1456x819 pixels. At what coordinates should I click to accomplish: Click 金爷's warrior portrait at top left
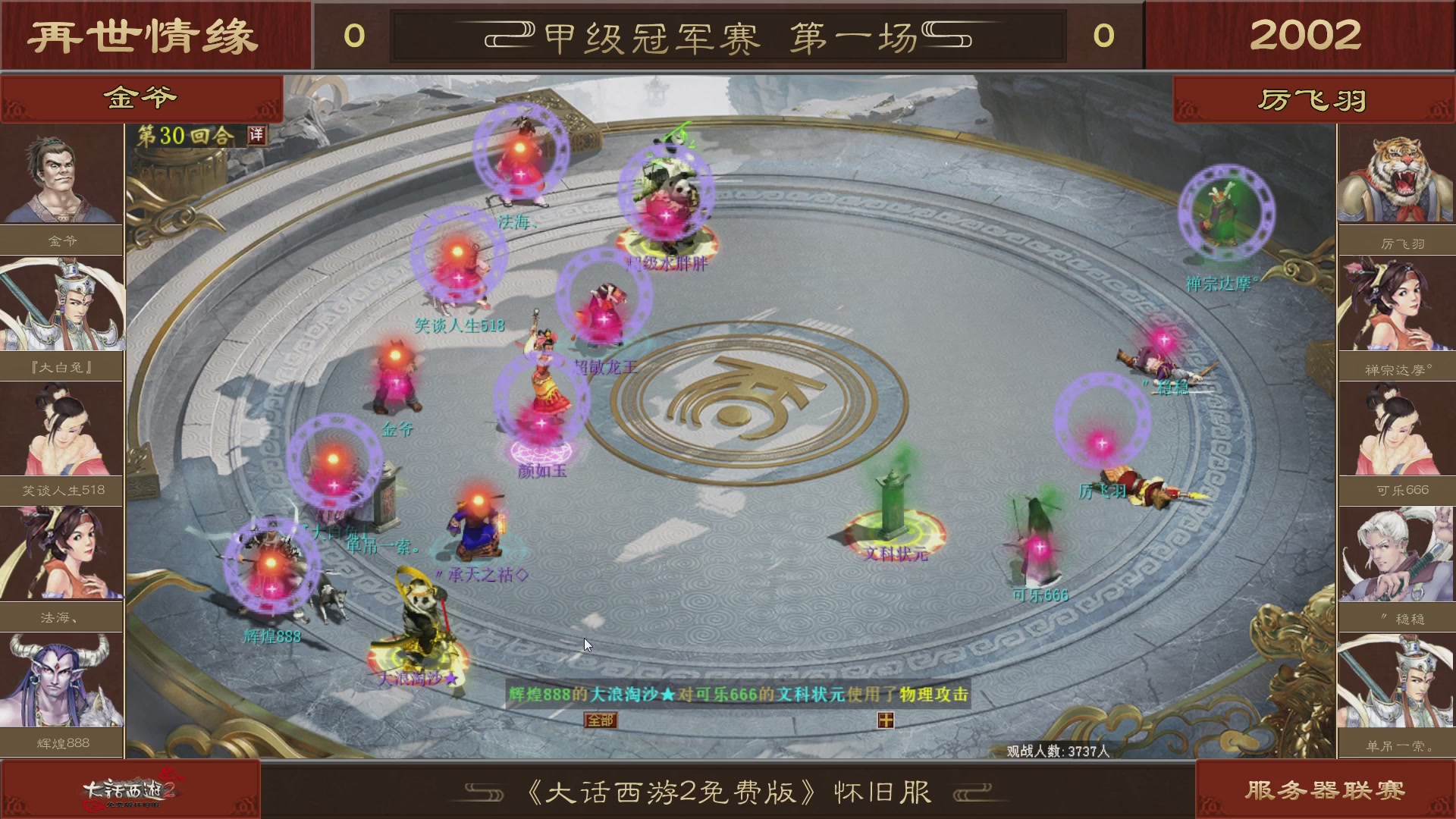[62, 173]
